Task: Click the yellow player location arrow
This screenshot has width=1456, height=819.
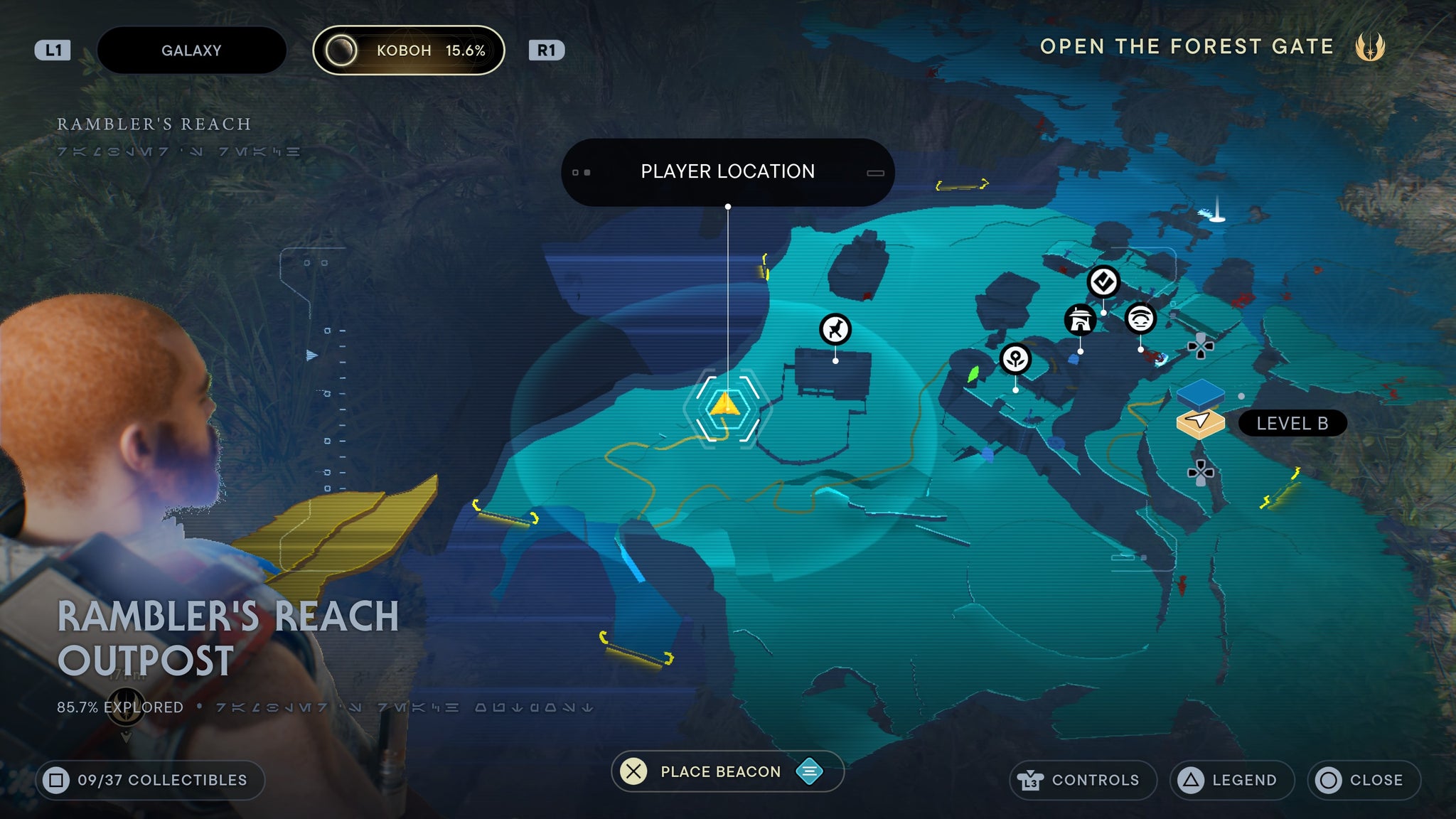Action: 725,405
